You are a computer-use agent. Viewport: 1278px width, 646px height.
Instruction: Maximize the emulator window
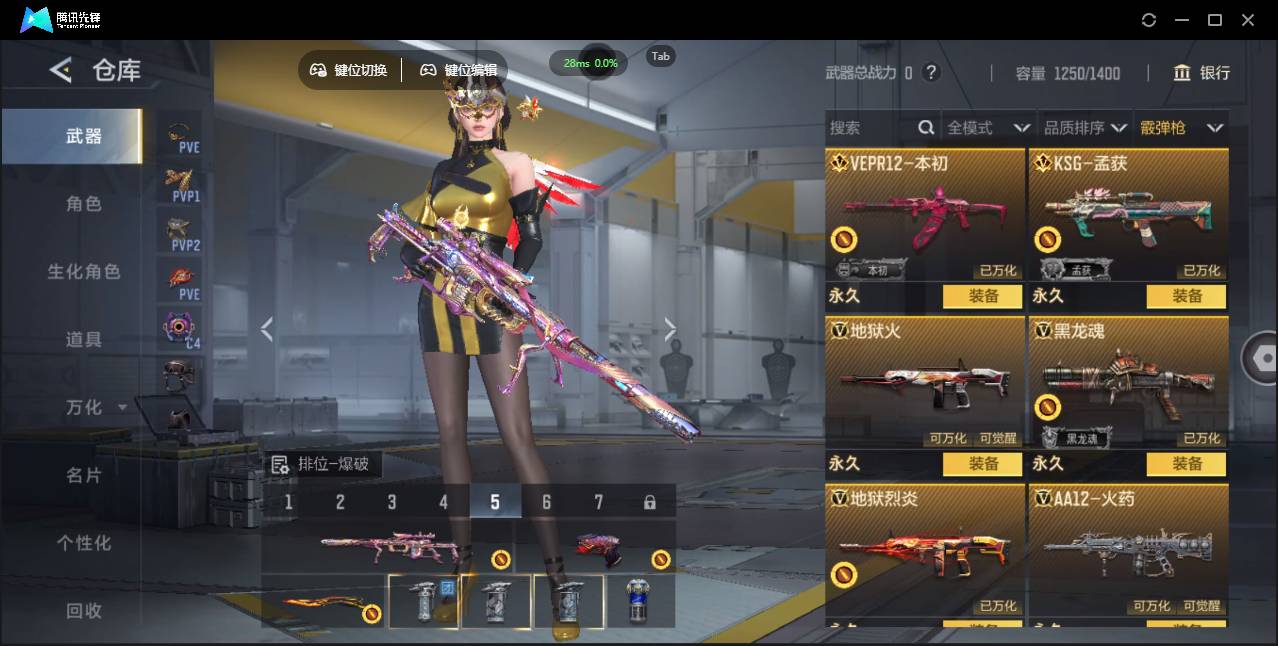pos(1215,20)
